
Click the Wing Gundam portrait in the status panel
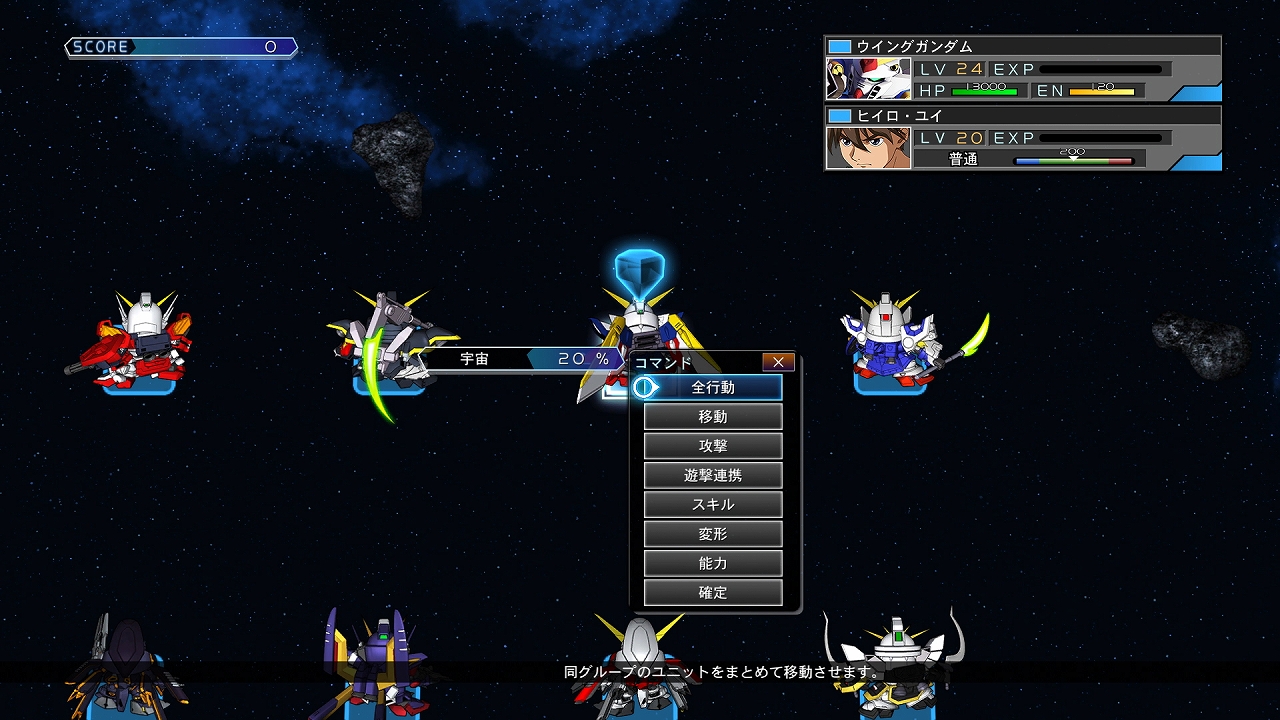click(868, 78)
